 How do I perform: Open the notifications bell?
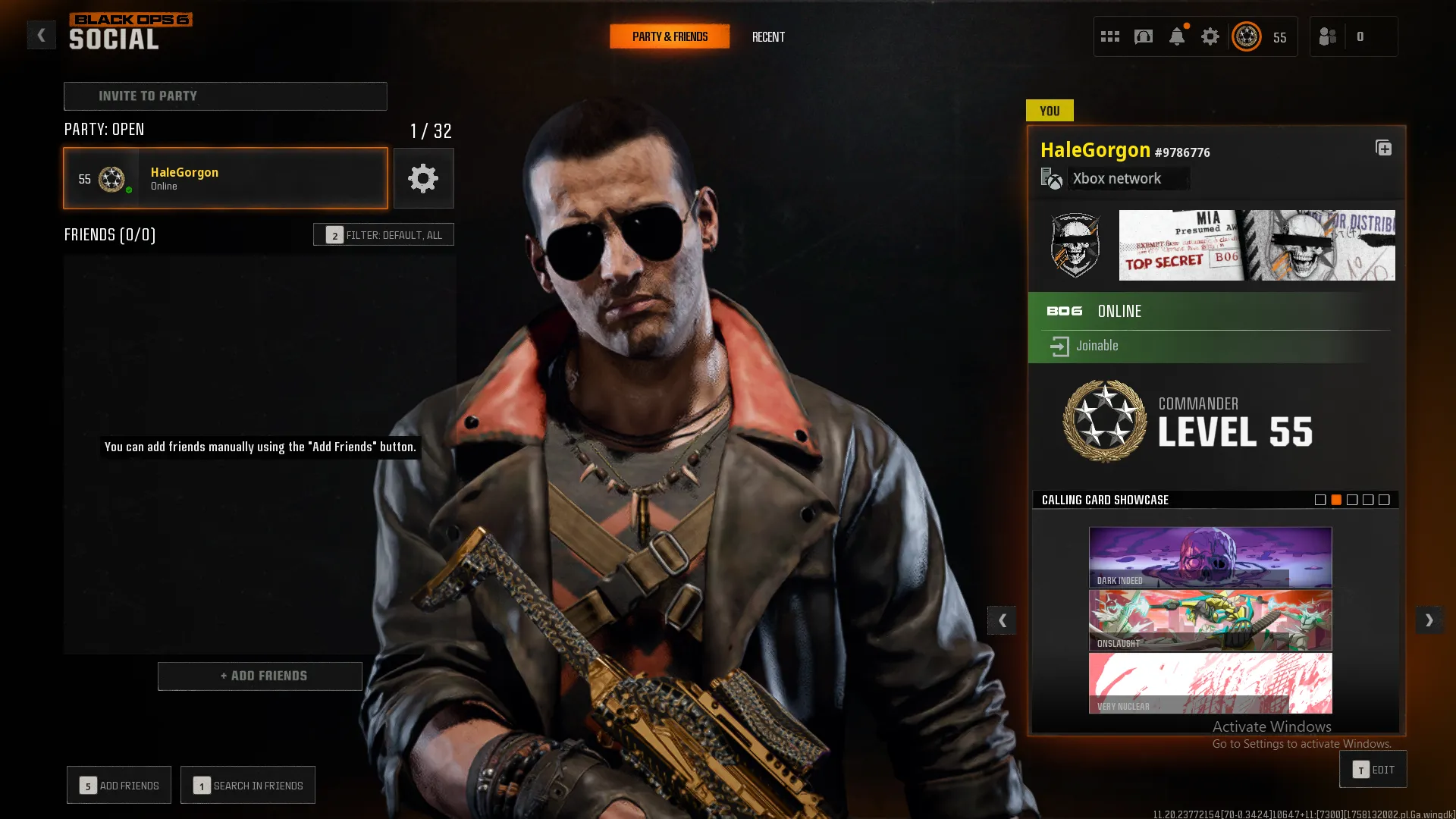coord(1177,36)
